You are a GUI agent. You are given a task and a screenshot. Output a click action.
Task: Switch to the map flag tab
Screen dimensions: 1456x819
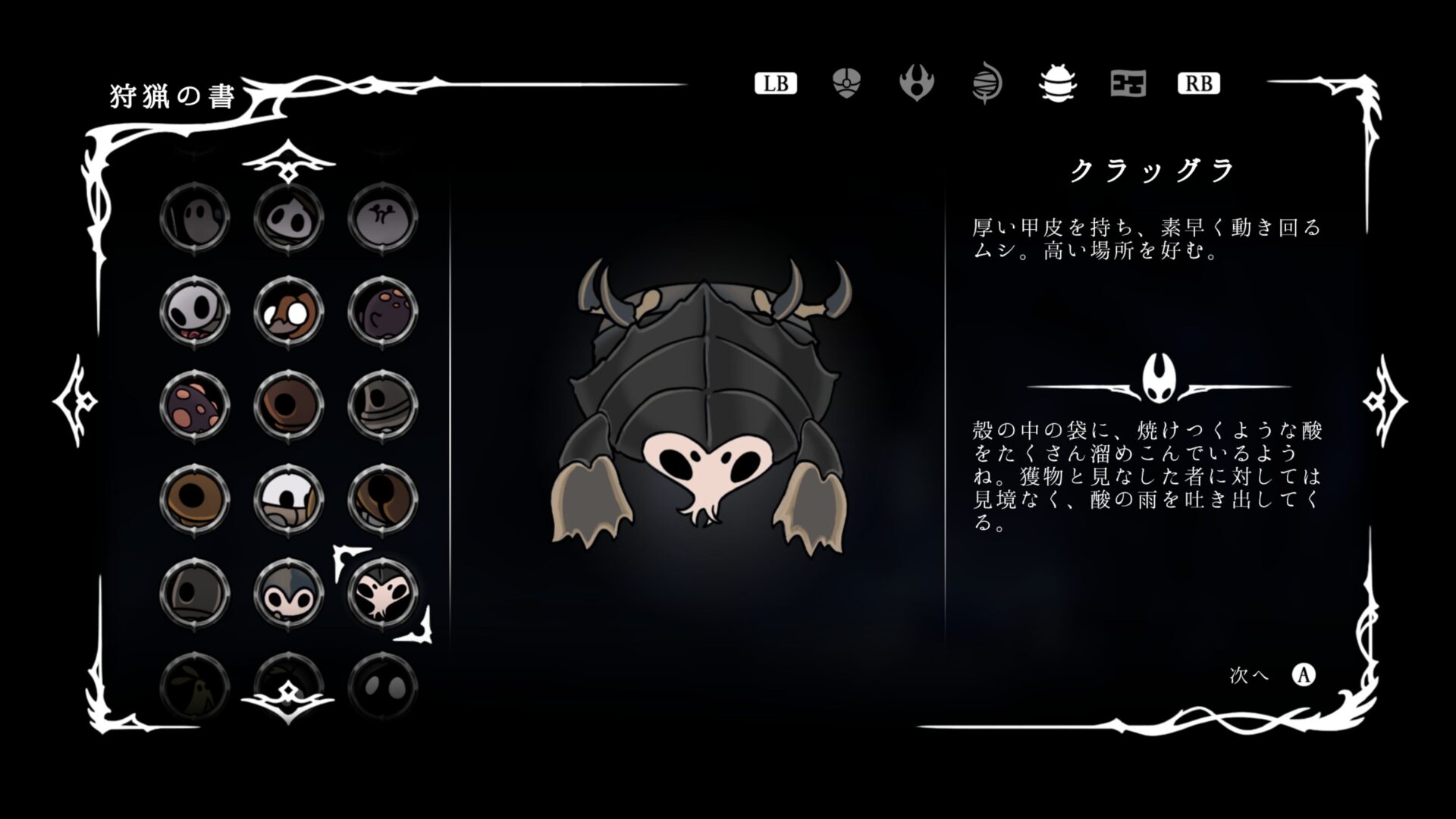(1128, 84)
